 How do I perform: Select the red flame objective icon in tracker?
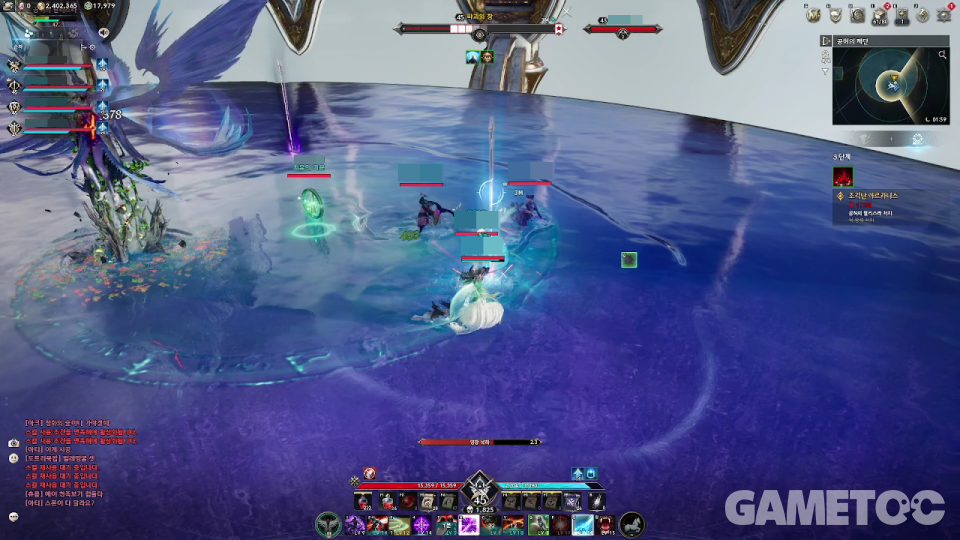[843, 176]
